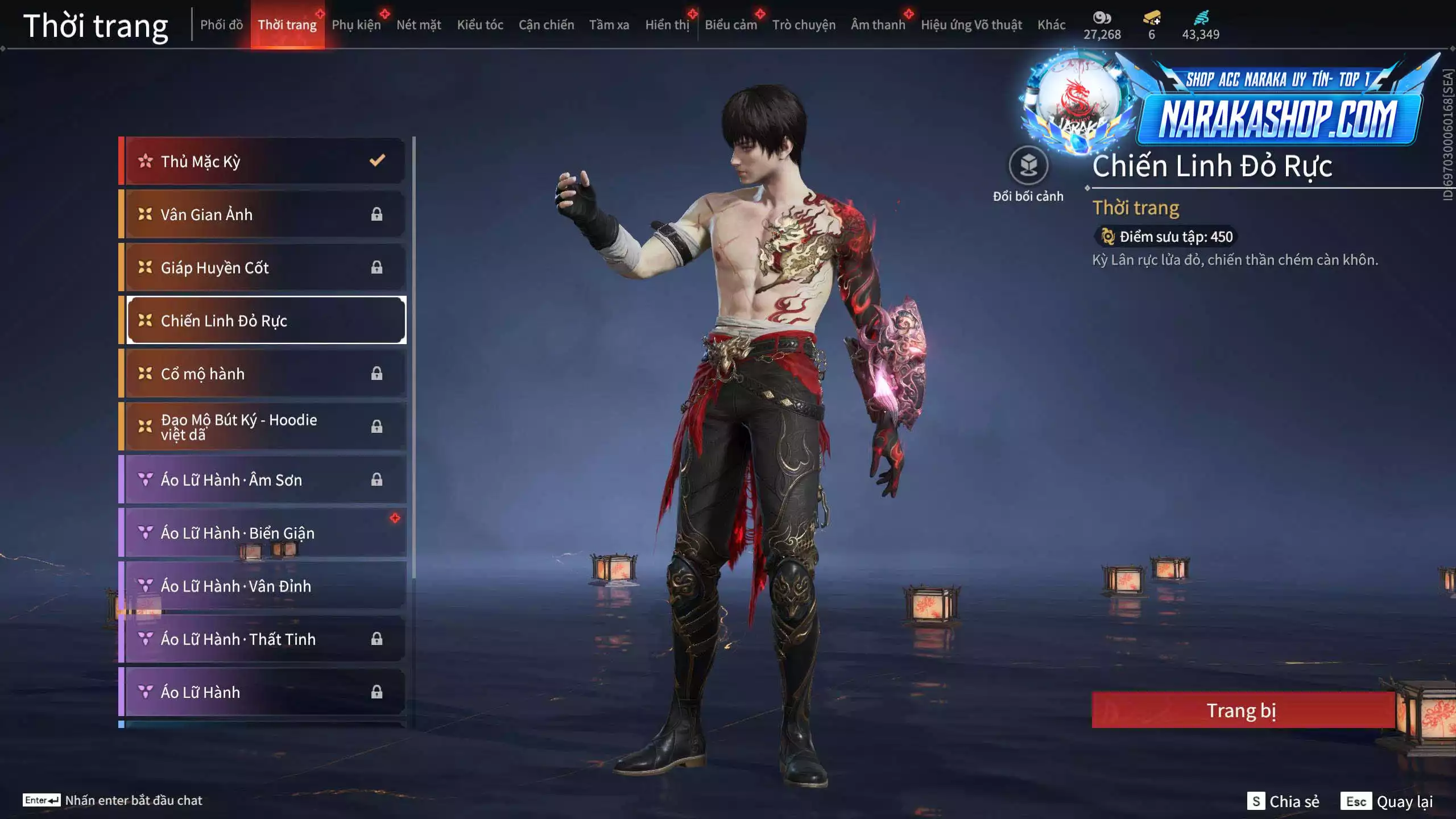Image resolution: width=1456 pixels, height=819 pixels.
Task: Select the Cổ mộ hành outfit
Action: point(264,374)
